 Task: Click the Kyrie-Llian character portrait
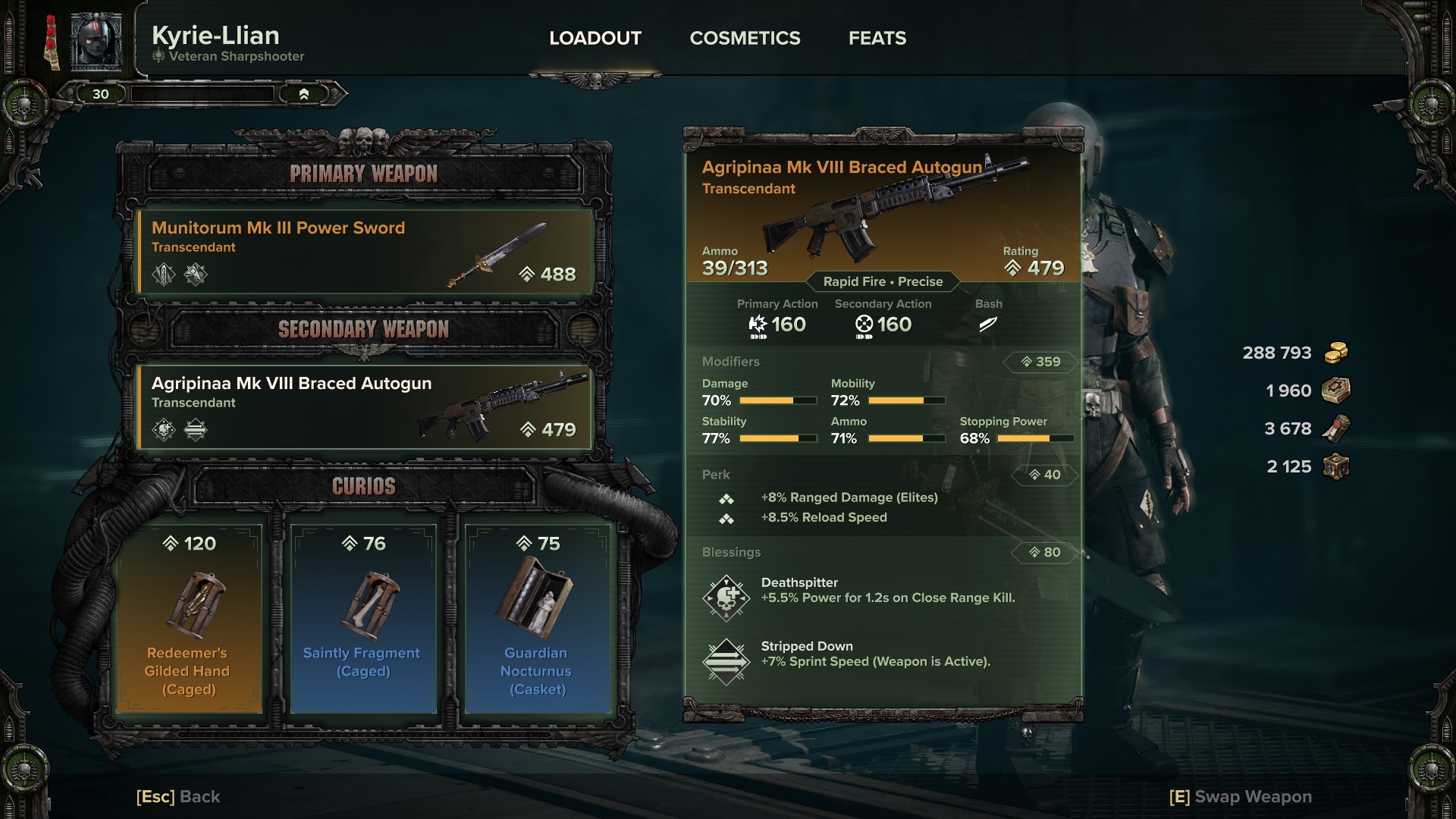click(96, 41)
